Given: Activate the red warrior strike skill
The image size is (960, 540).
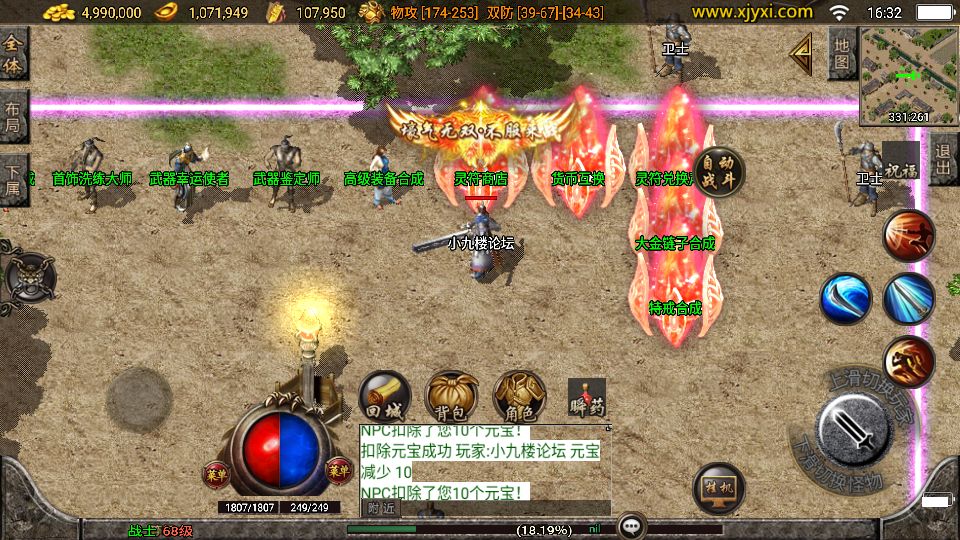Looking at the screenshot, I should [x=908, y=236].
